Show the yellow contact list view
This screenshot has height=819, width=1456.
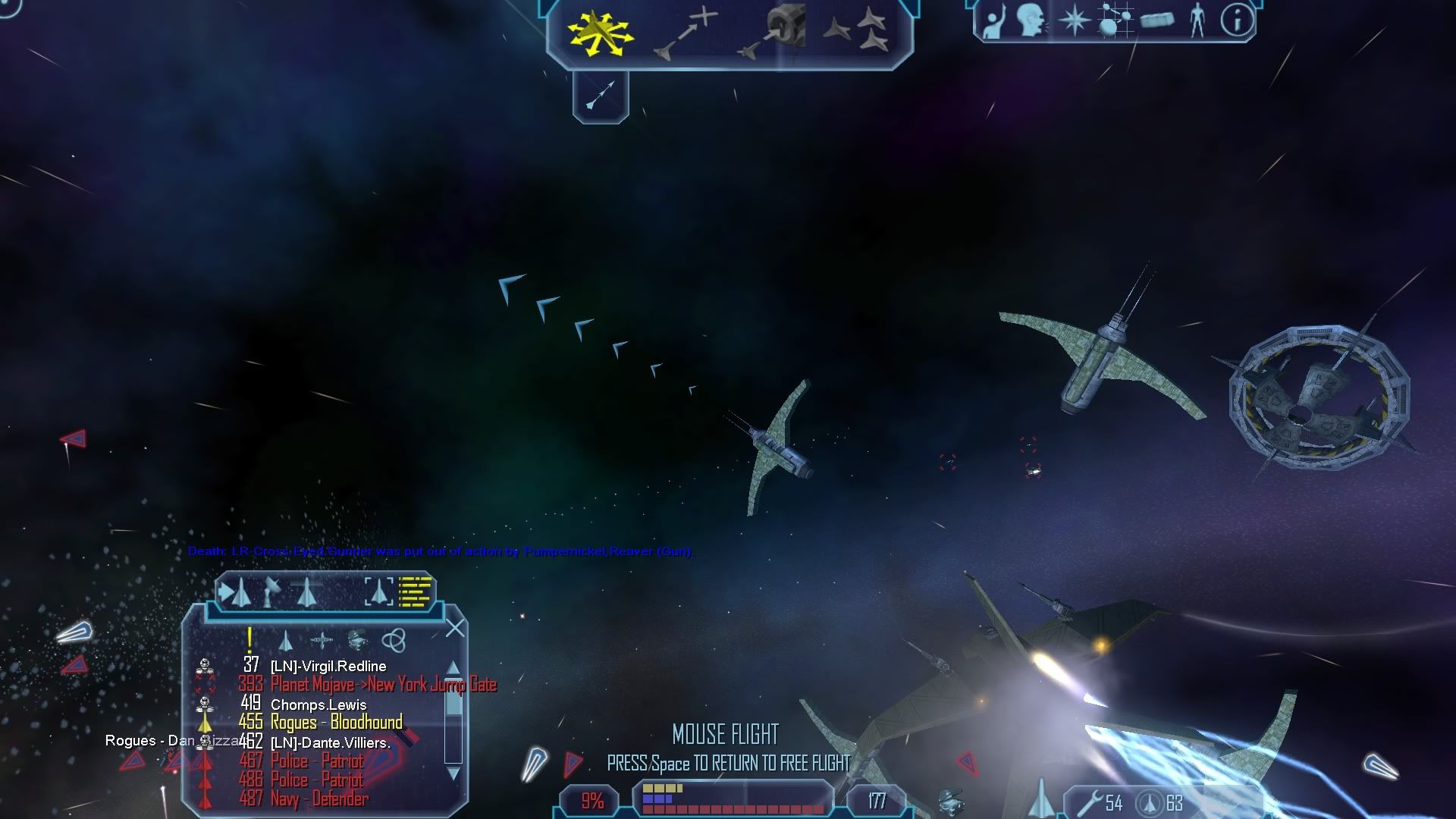(x=415, y=591)
